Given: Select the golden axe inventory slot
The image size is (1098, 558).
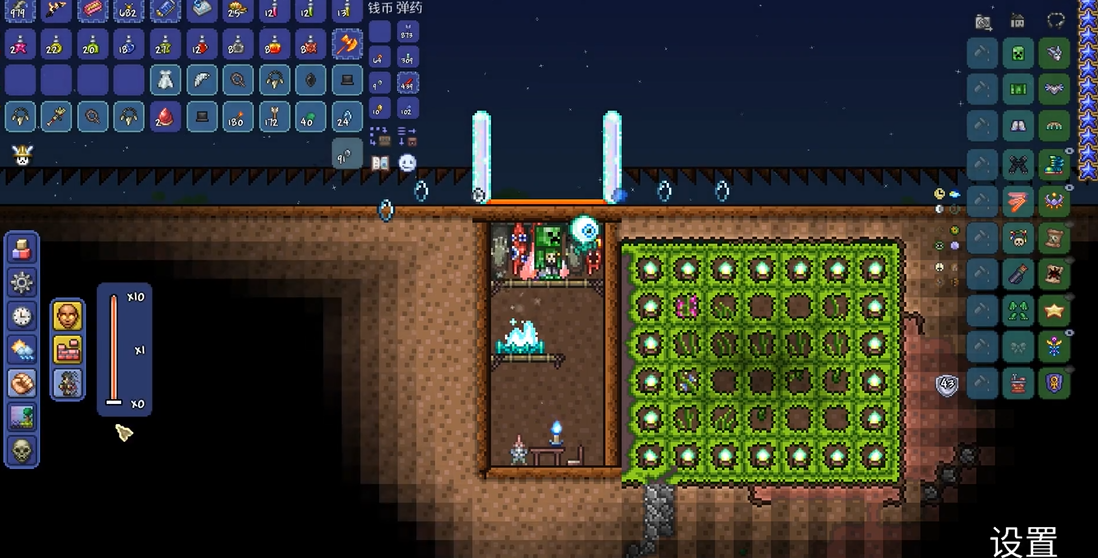Looking at the screenshot, I should (x=347, y=45).
